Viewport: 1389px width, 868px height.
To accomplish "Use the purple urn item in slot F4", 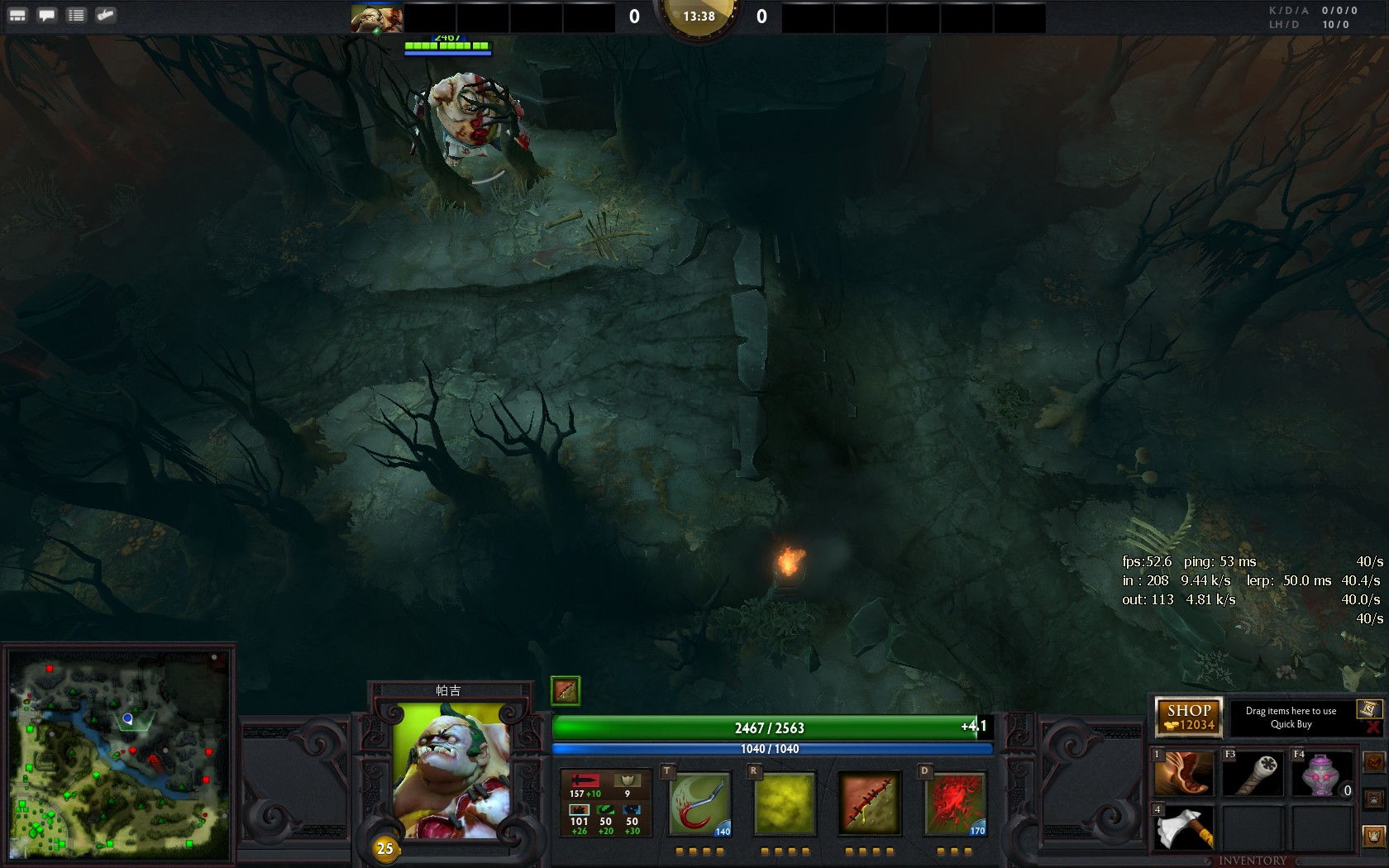I will (x=1321, y=774).
